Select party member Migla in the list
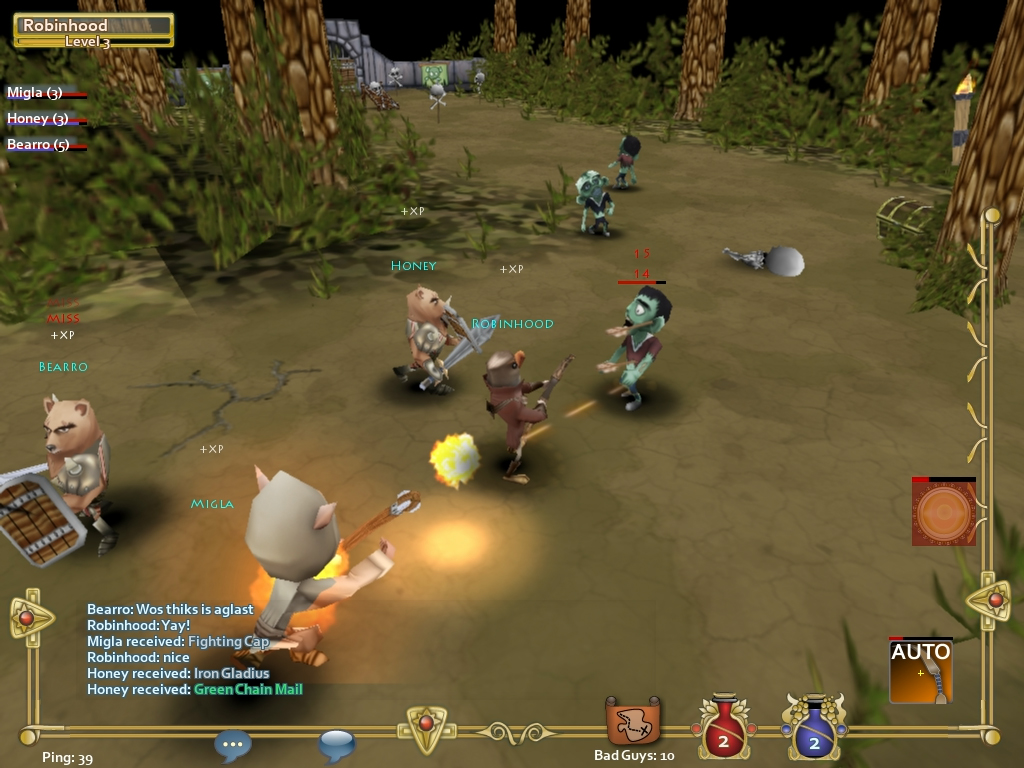1024x768 pixels. [36, 93]
